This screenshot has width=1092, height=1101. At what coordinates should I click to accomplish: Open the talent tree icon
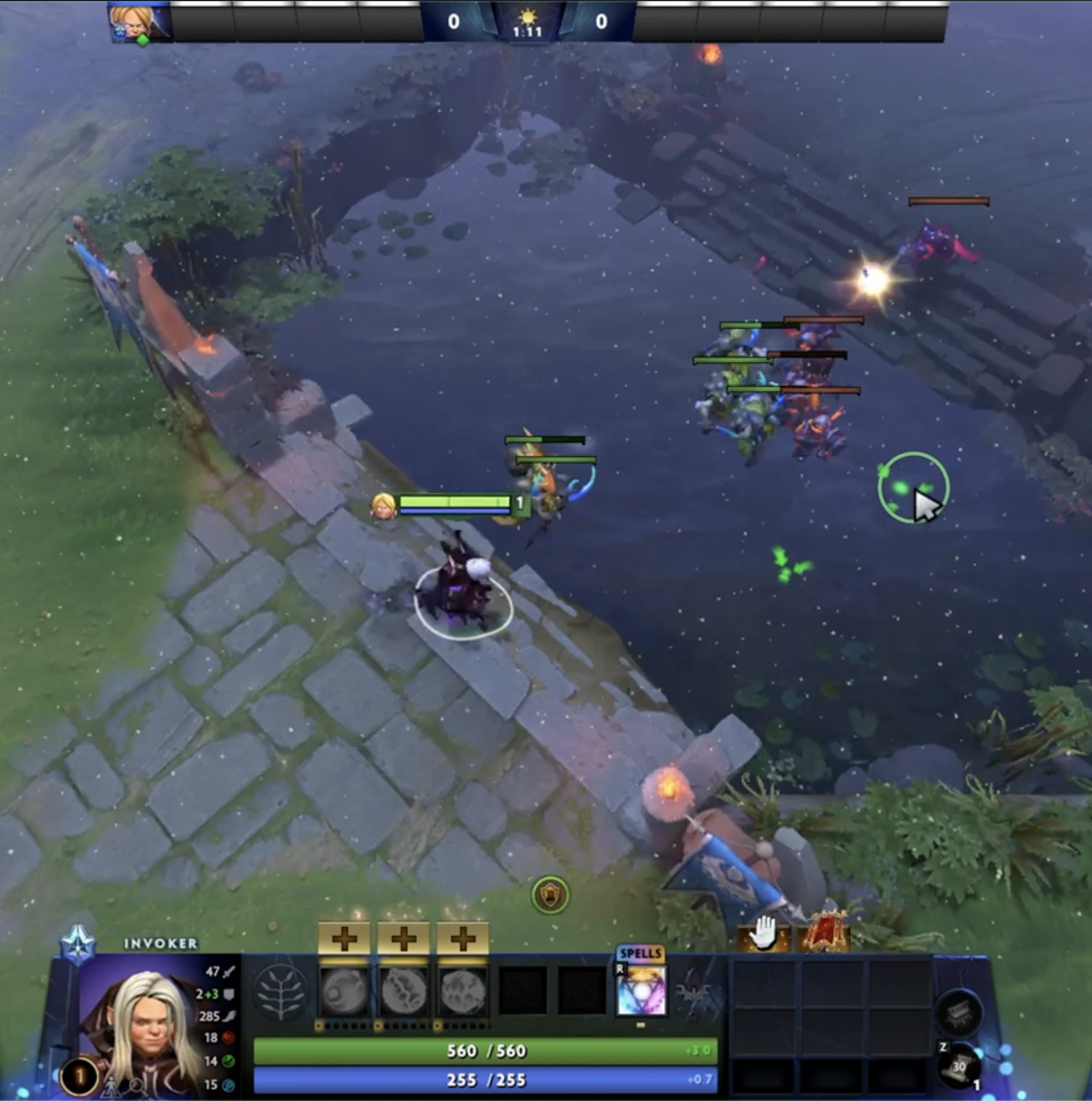[x=280, y=991]
